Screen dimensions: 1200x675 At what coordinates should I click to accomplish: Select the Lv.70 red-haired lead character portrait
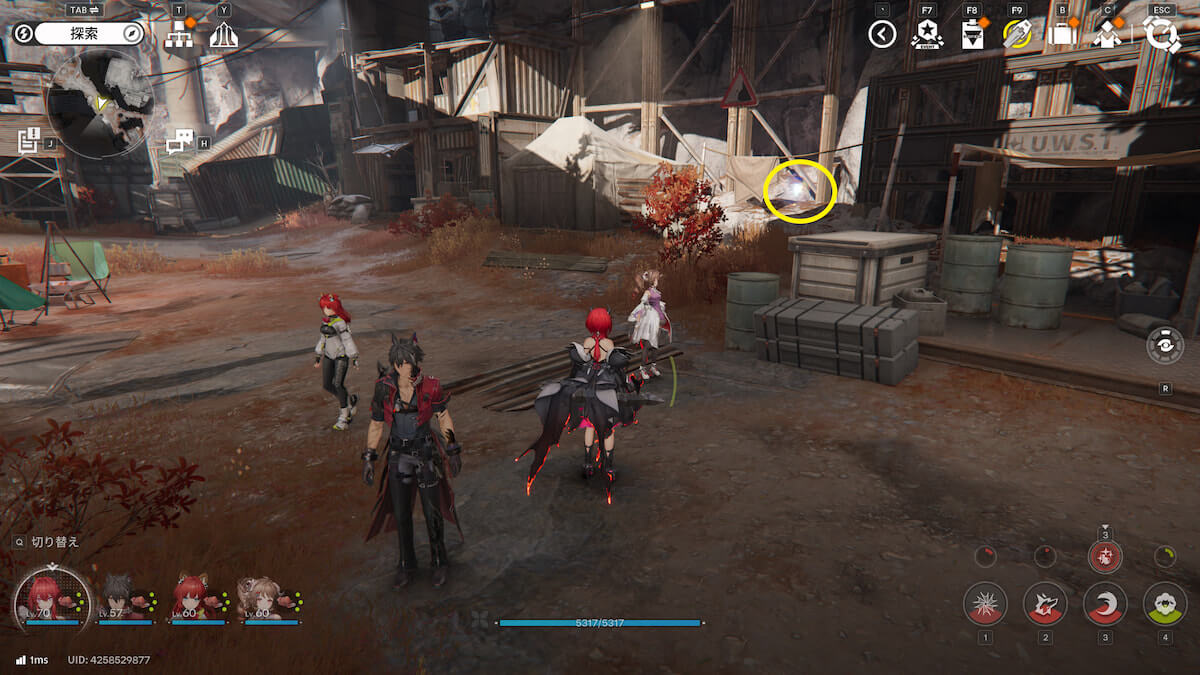tap(47, 598)
